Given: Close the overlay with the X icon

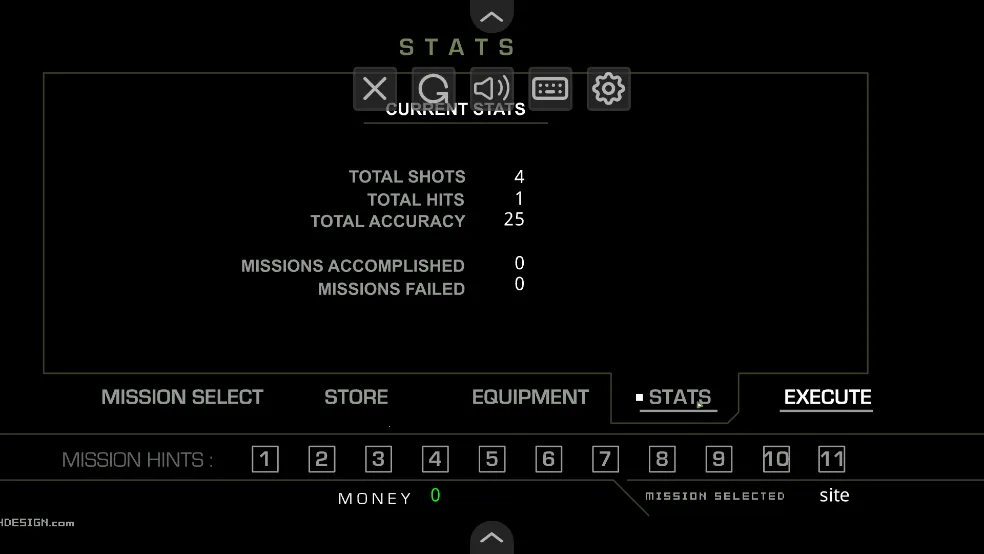Looking at the screenshot, I should tap(375, 89).
